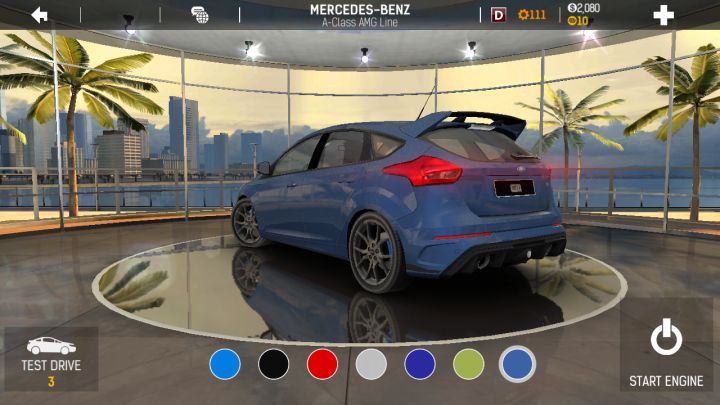720x405 pixels.
Task: Select the black paint color
Action: [274, 364]
